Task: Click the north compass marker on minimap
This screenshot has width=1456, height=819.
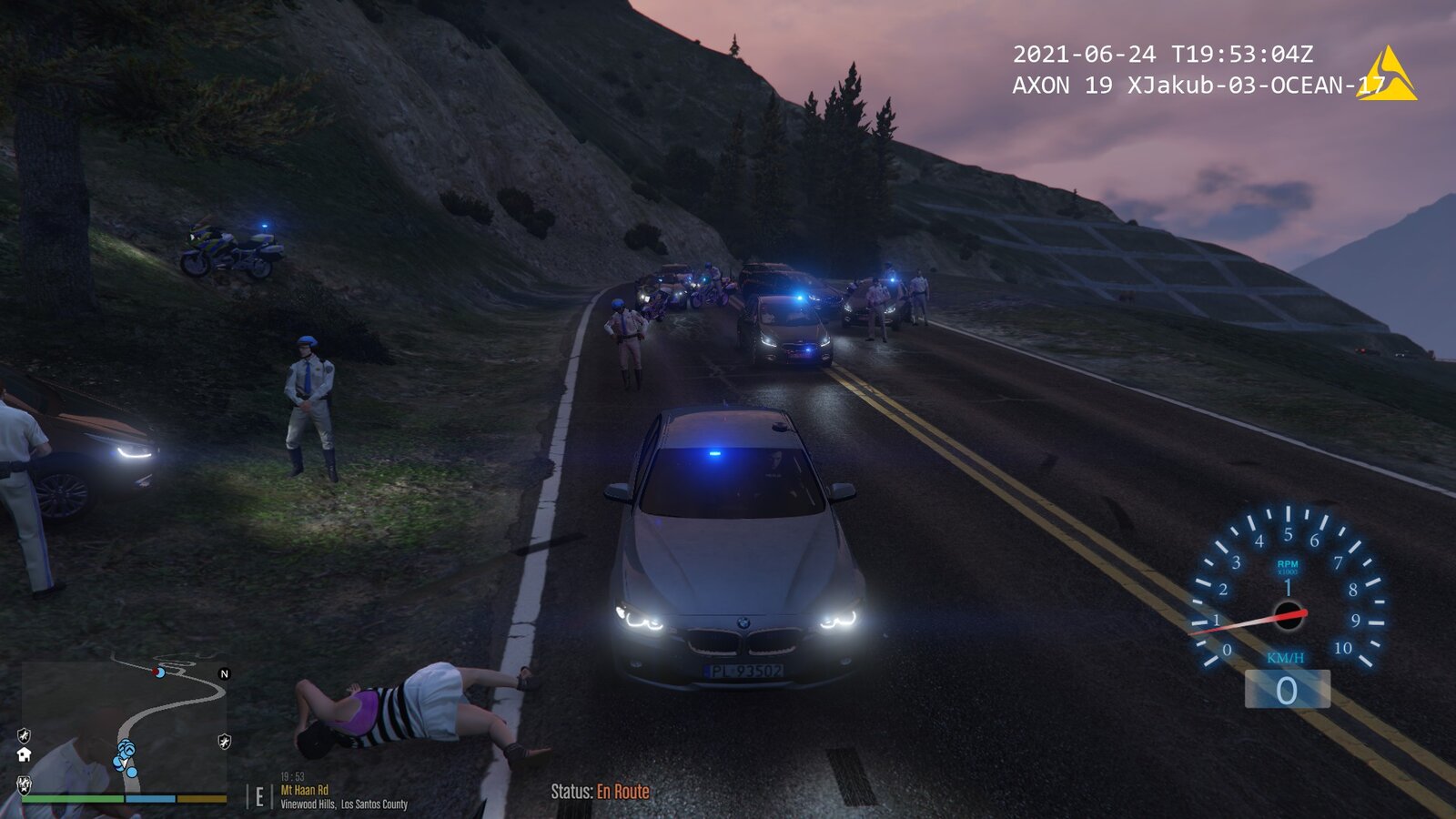Action: tap(225, 673)
